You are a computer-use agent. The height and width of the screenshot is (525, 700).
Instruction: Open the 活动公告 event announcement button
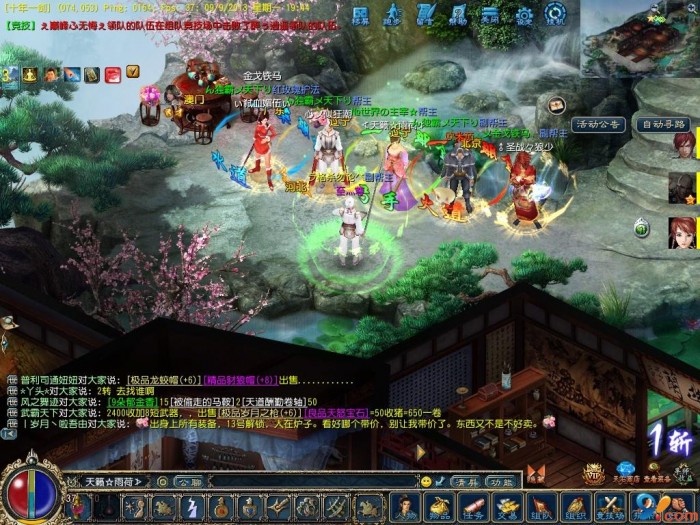pyautogui.click(x=599, y=124)
